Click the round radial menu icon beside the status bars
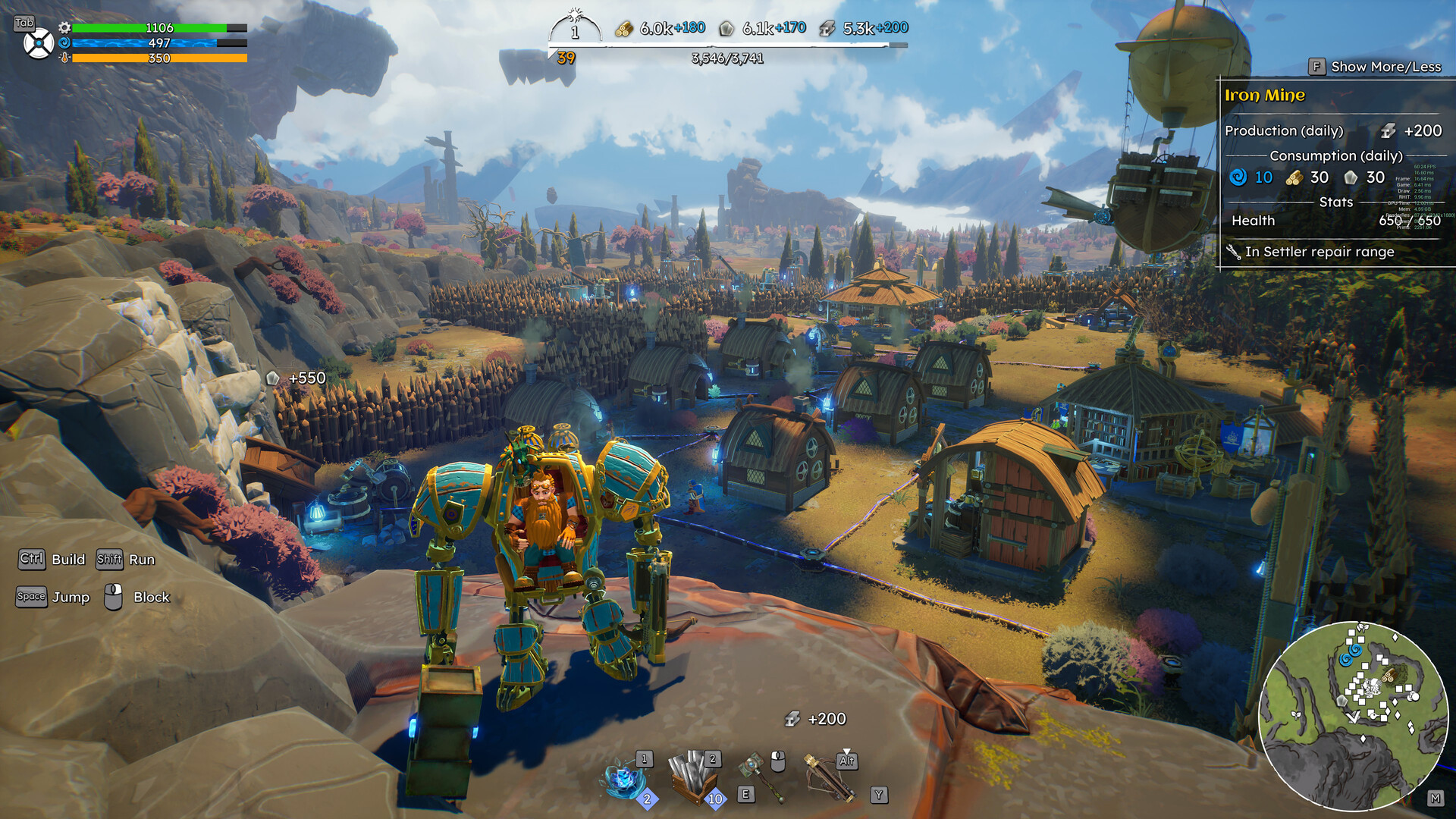1456x819 pixels. pyautogui.click(x=38, y=44)
